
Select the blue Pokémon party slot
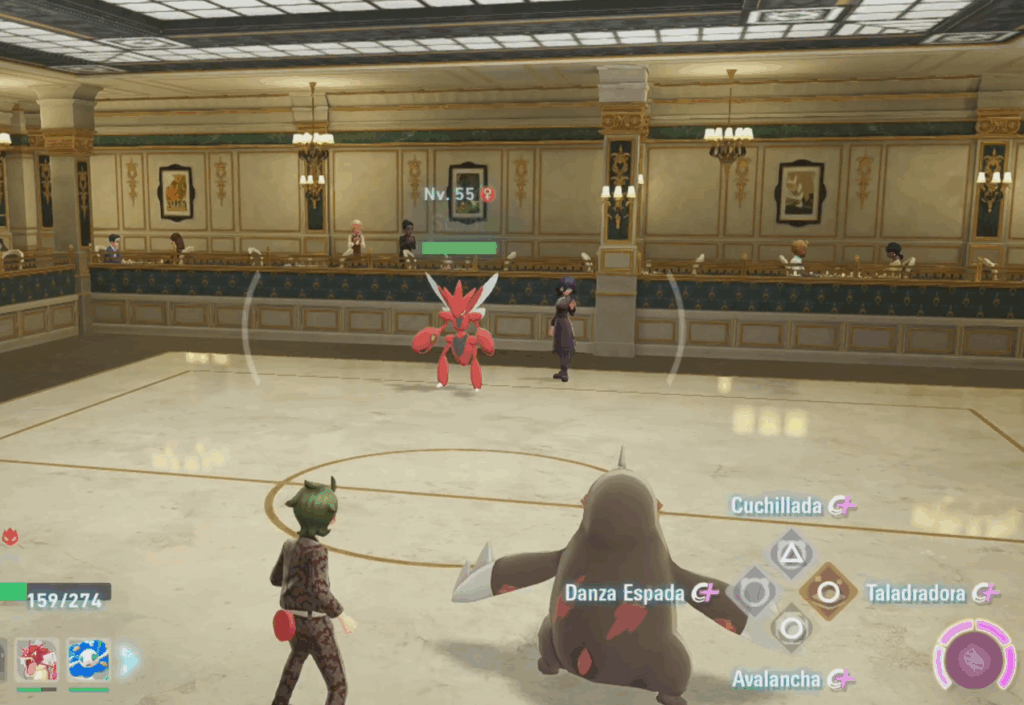click(88, 660)
